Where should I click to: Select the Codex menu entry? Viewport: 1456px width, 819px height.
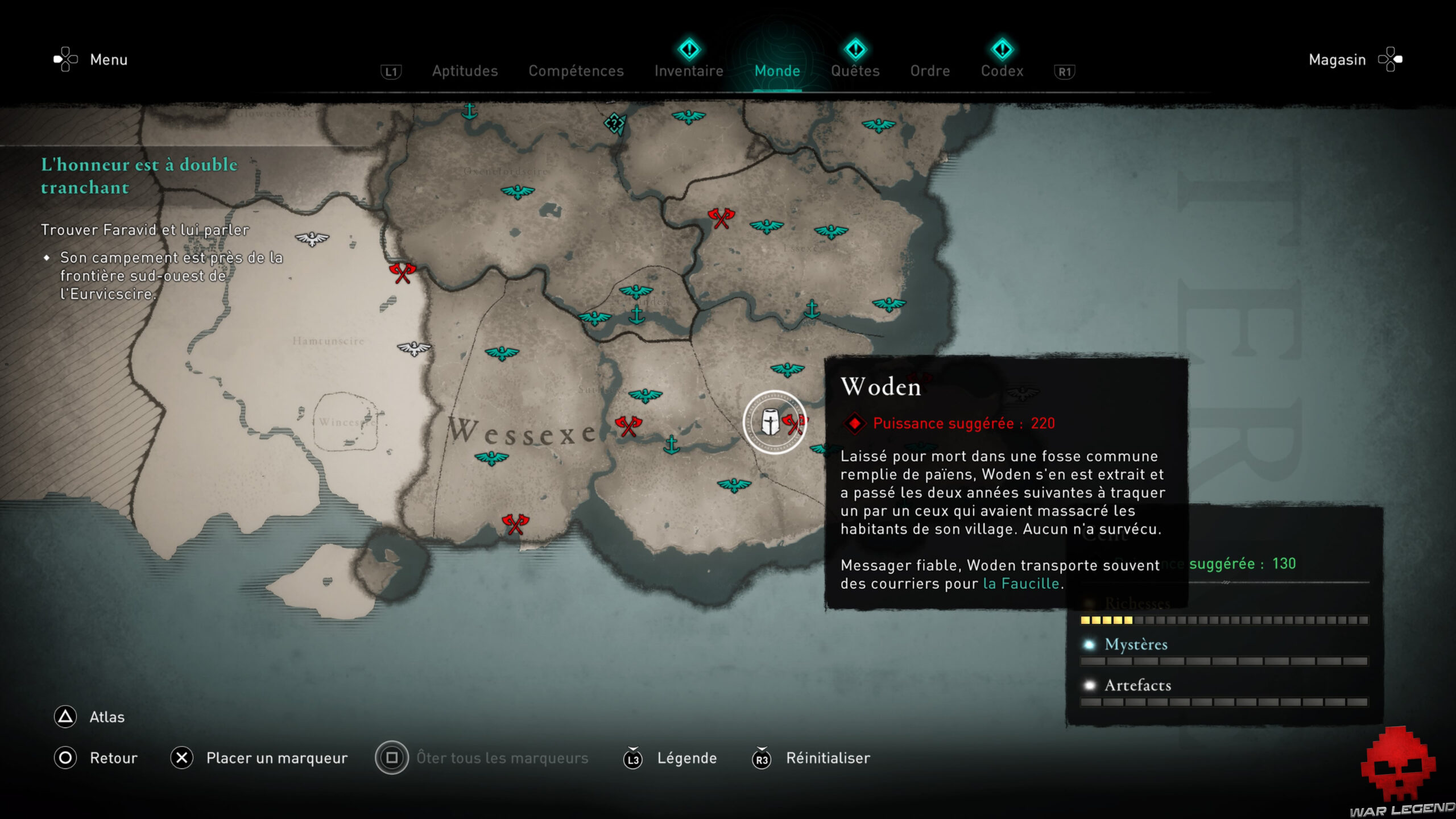point(1002,71)
